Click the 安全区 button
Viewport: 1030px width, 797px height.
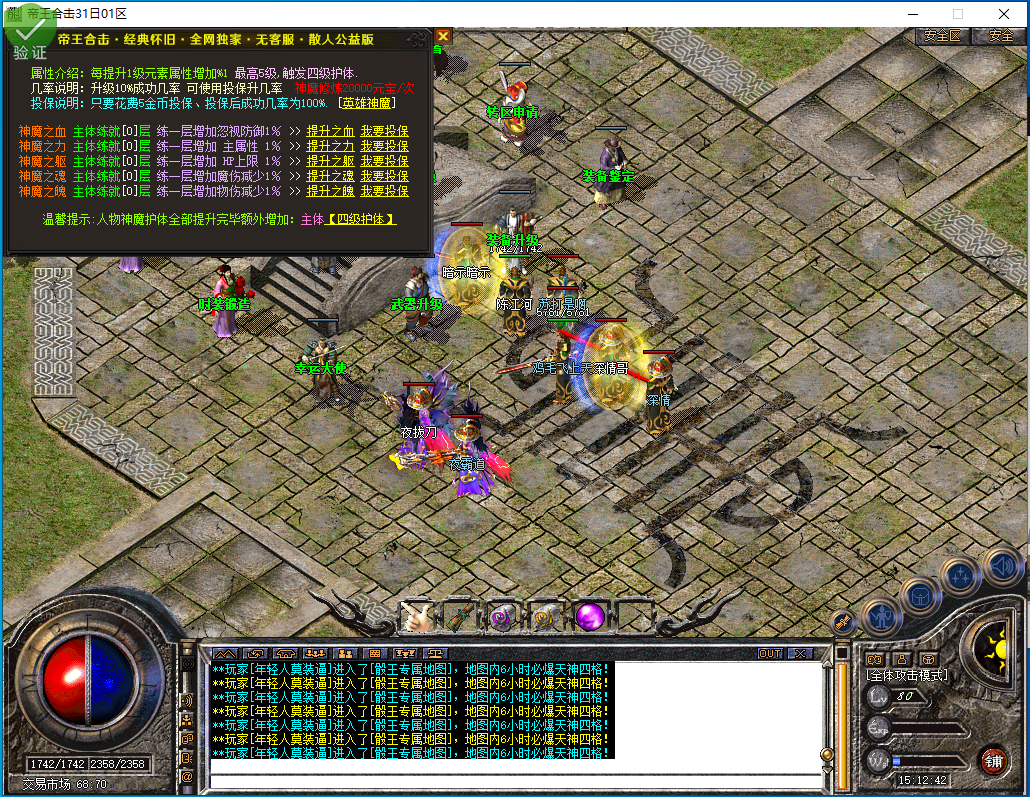click(x=942, y=36)
